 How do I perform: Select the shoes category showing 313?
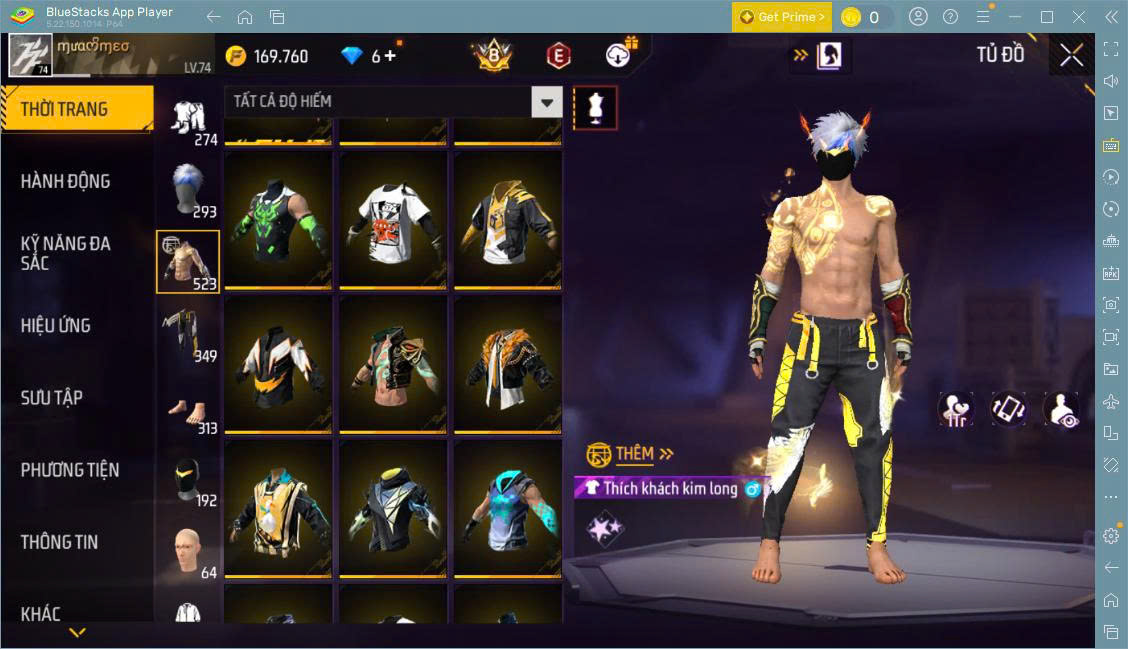click(x=188, y=408)
